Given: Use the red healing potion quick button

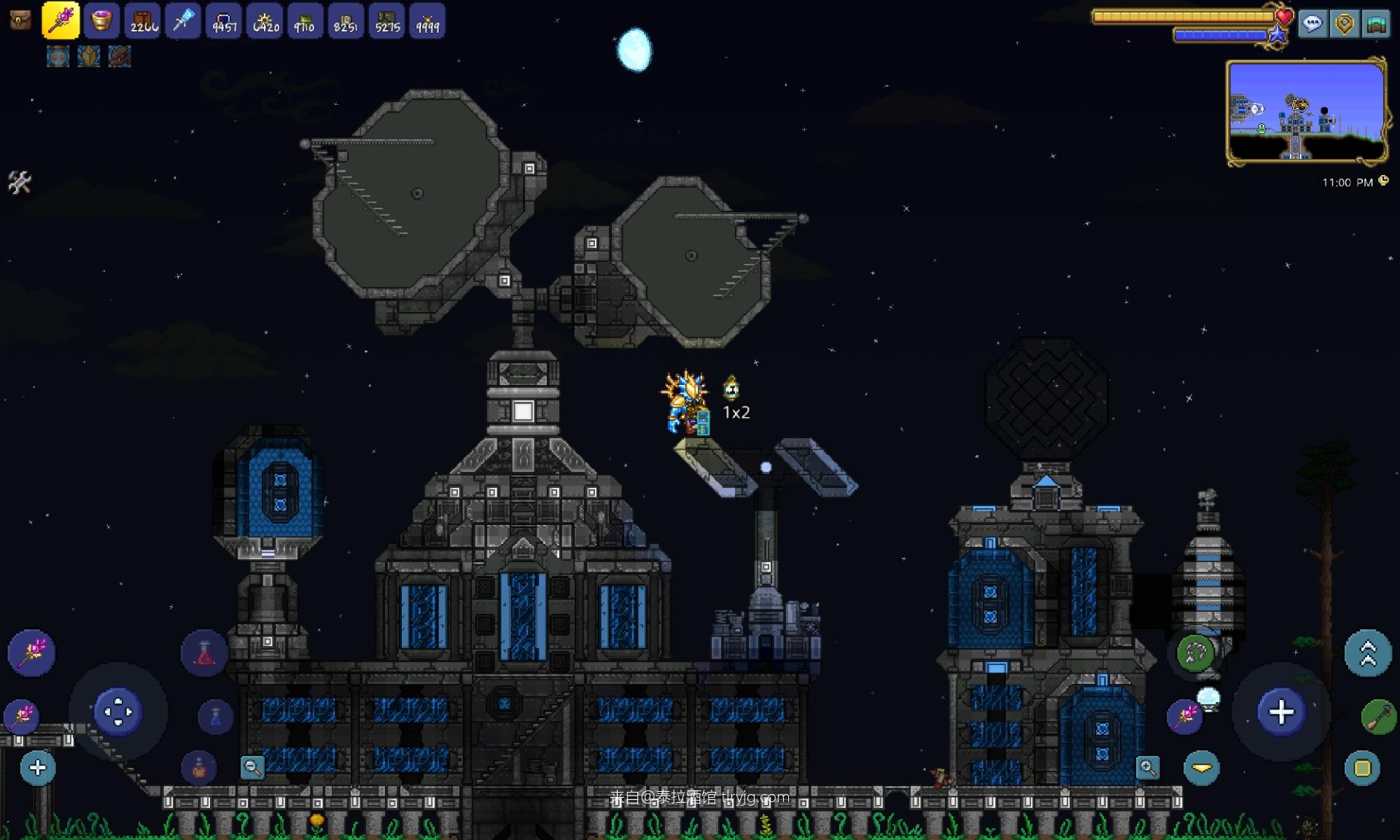Looking at the screenshot, I should click(205, 653).
